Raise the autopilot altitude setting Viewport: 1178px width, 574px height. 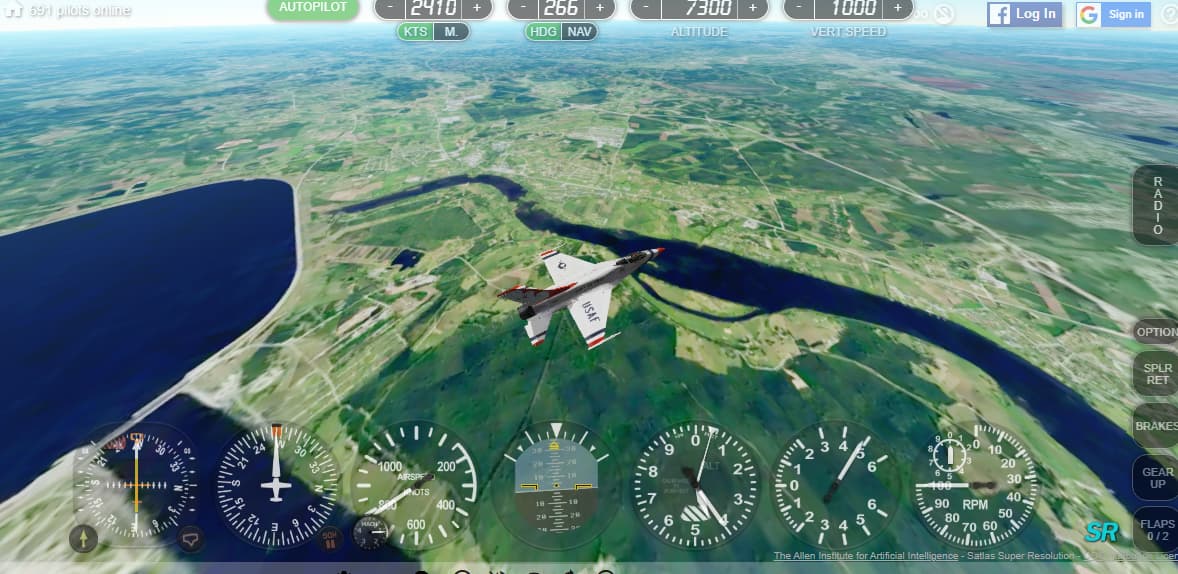point(753,7)
